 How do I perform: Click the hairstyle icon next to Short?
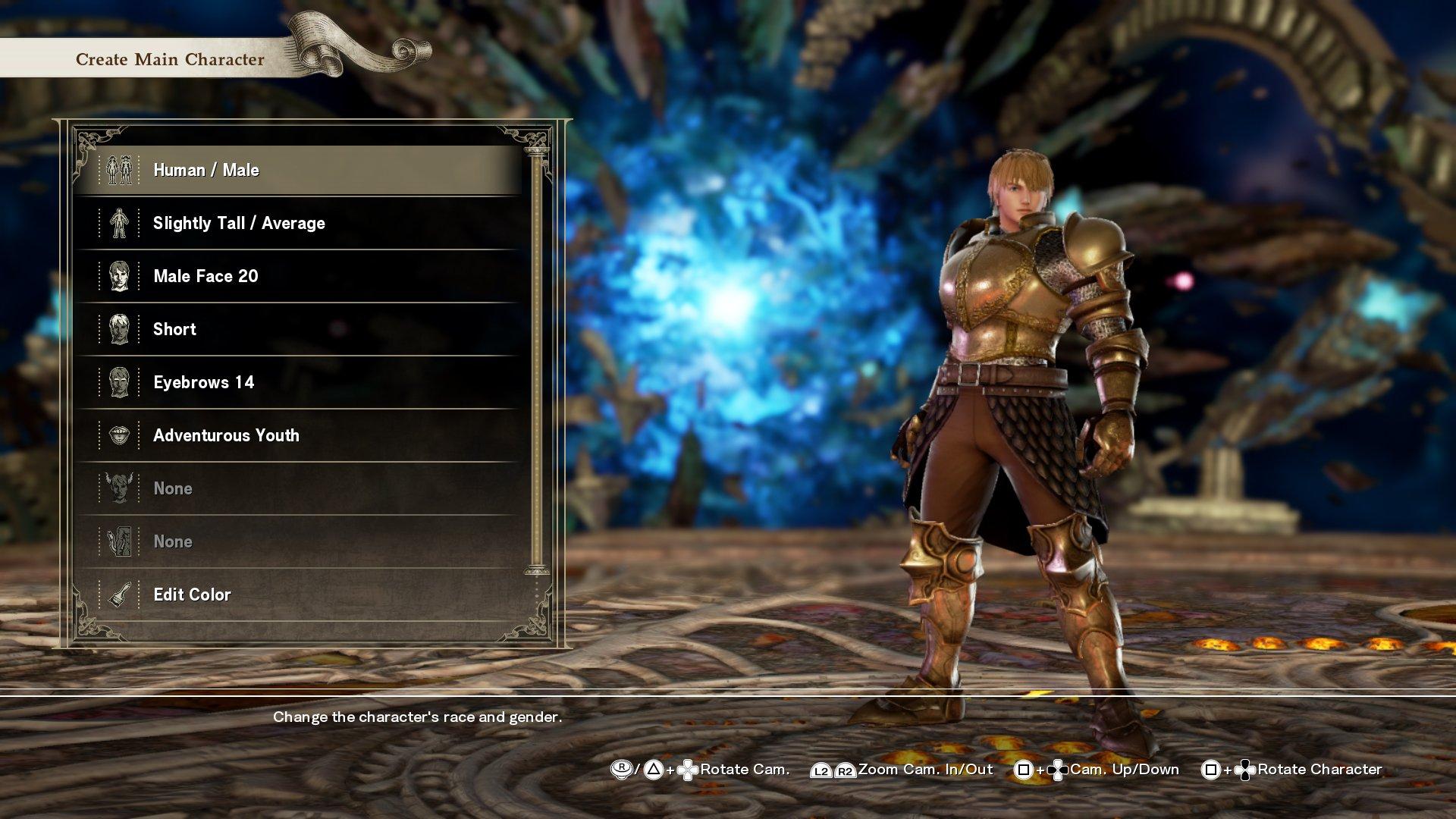[120, 329]
